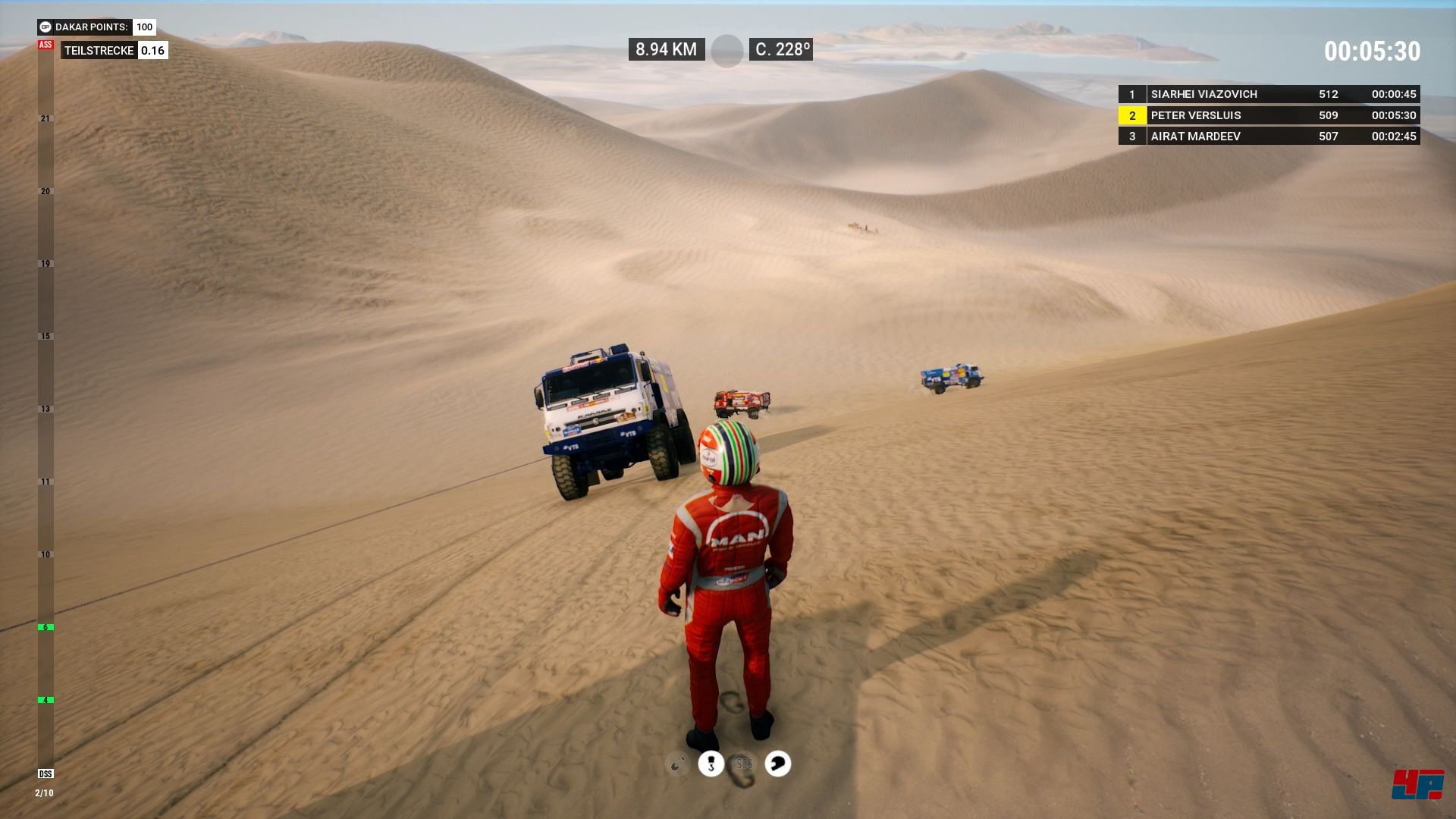Pick Peter Versluis in the standings list

[x=1269, y=115]
